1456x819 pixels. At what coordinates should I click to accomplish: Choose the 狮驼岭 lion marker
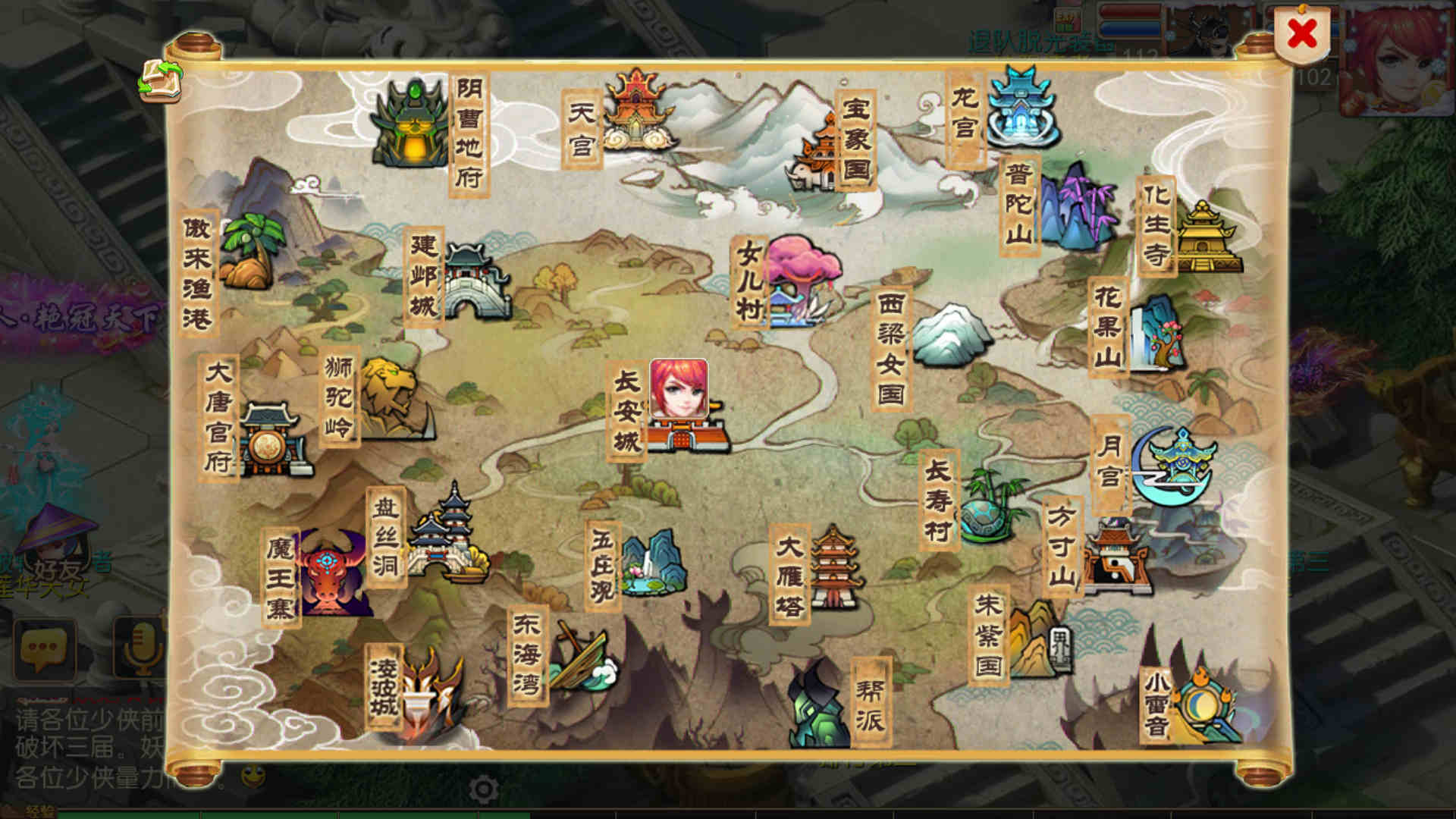(x=387, y=398)
